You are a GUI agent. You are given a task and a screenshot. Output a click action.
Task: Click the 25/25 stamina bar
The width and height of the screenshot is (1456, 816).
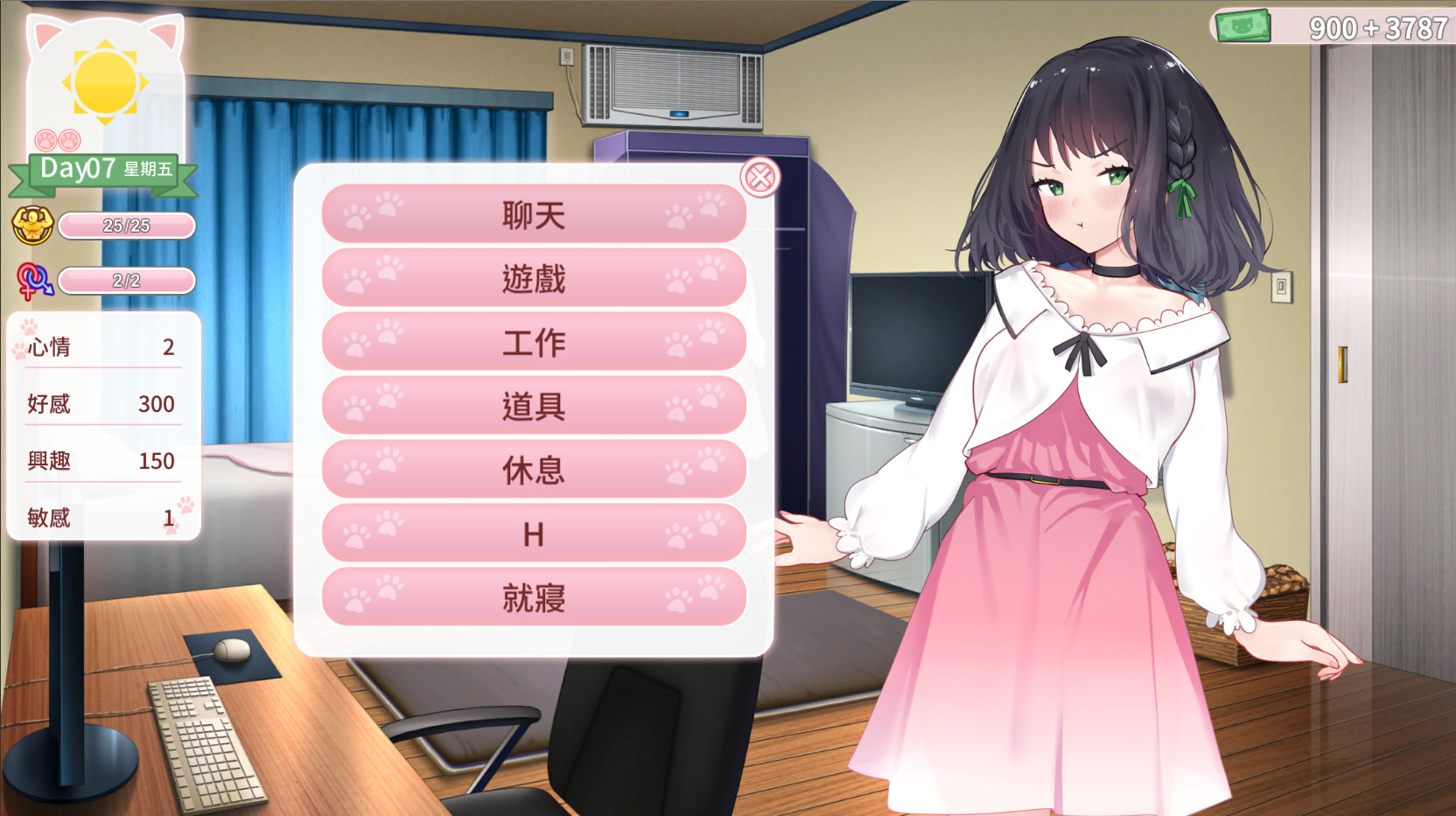(x=128, y=225)
